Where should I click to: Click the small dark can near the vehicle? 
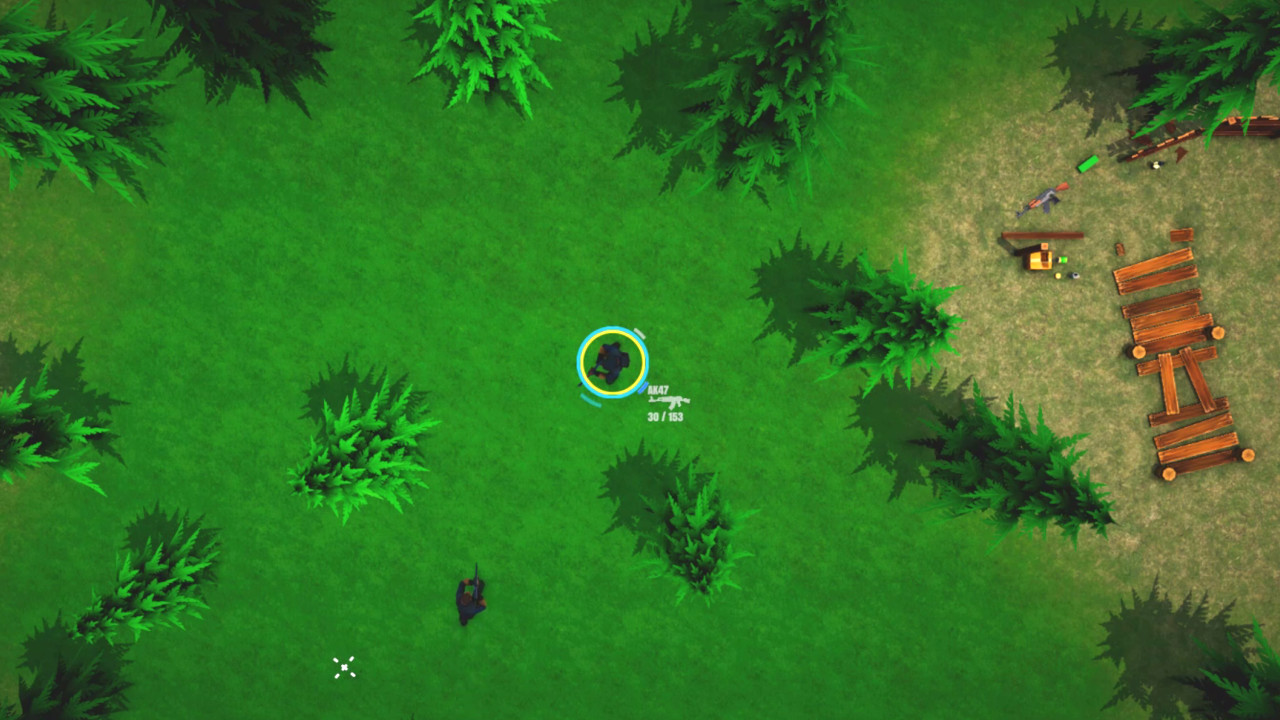point(1073,275)
